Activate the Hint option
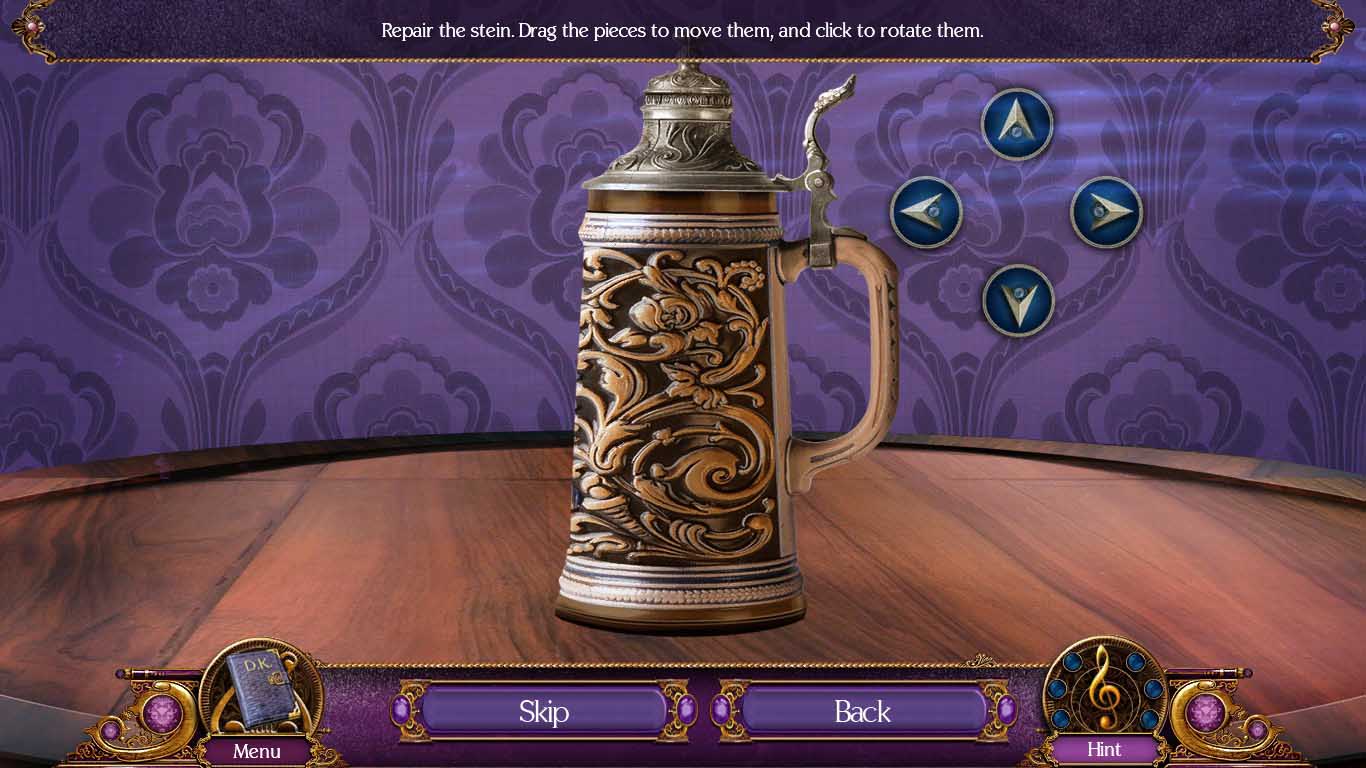 1104,749
